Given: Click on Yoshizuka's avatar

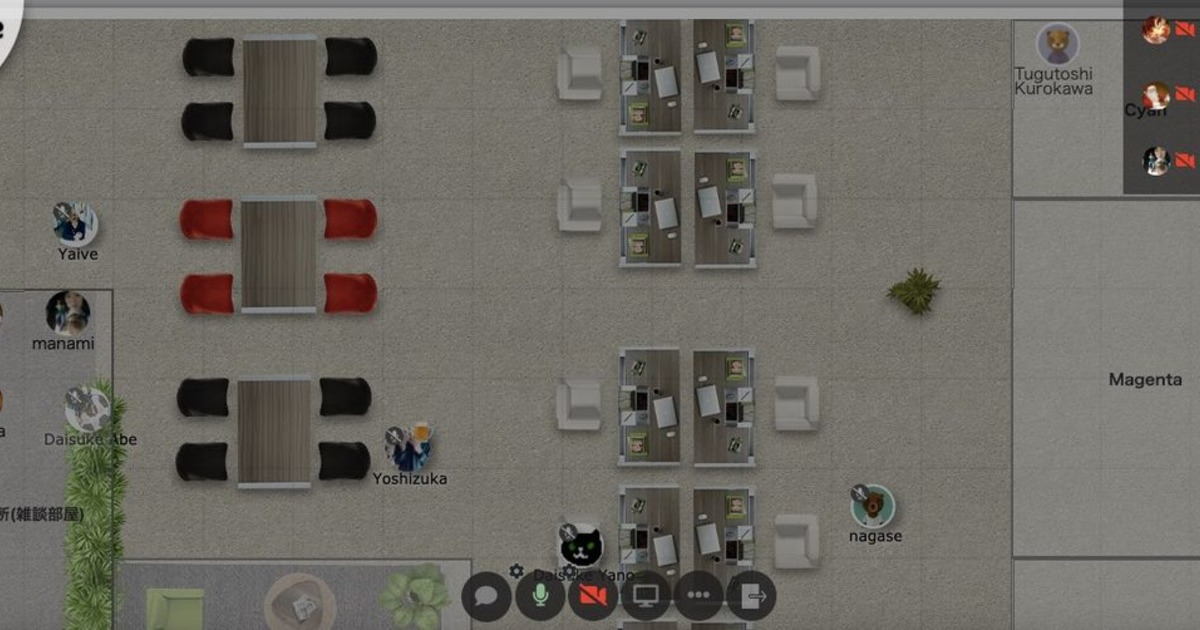Looking at the screenshot, I should (x=410, y=449).
